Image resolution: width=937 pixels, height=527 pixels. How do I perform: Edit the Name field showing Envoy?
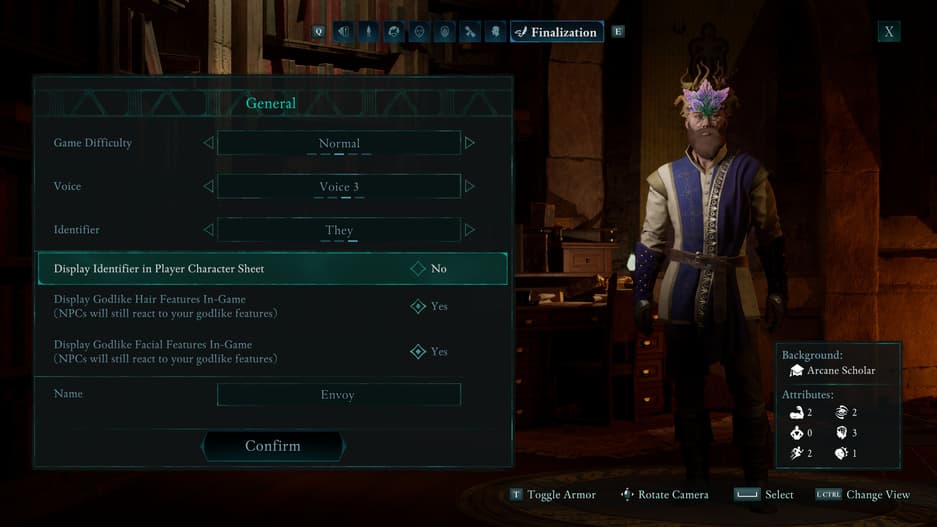click(338, 395)
